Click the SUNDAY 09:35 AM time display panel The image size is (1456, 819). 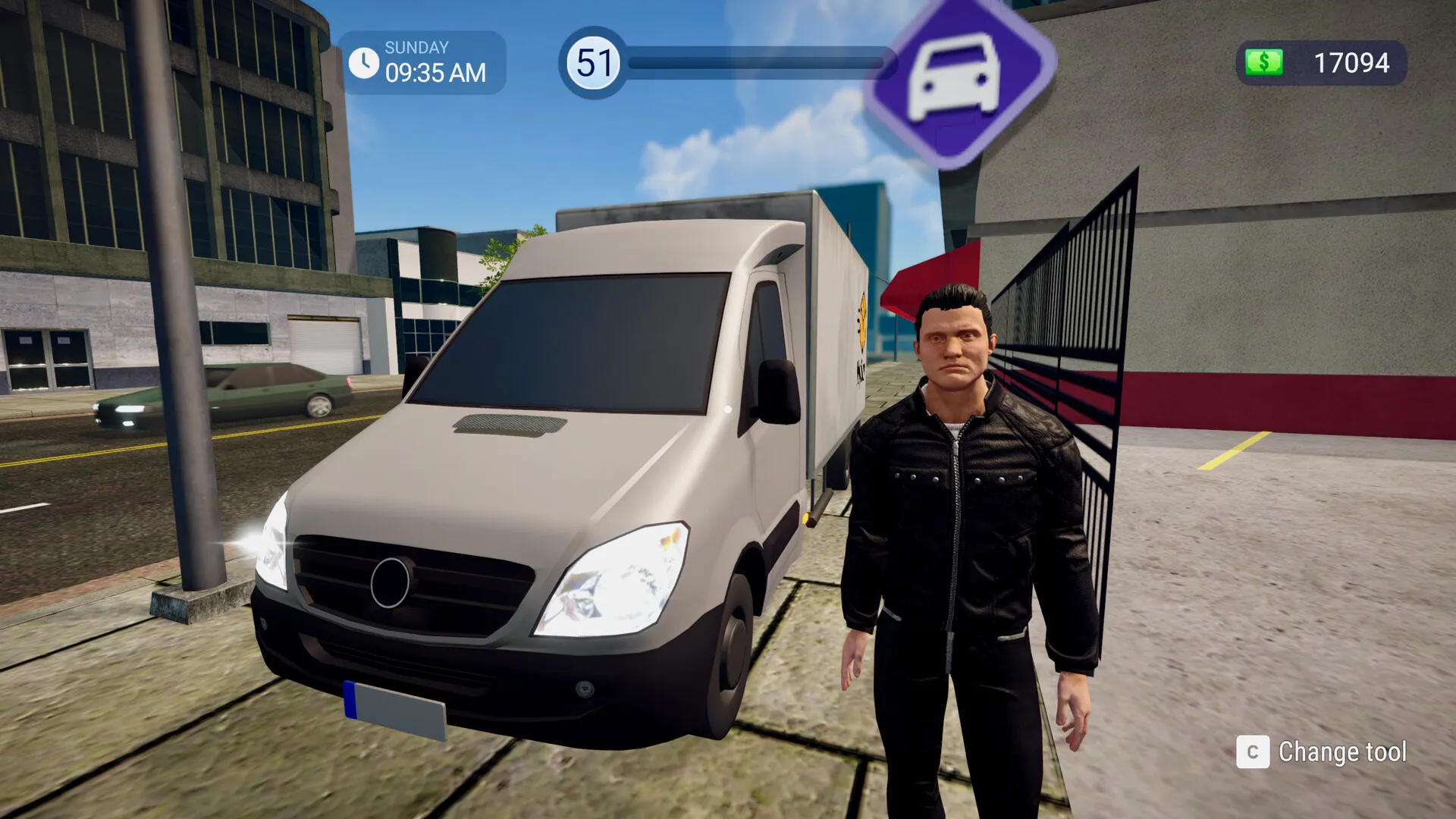421,59
